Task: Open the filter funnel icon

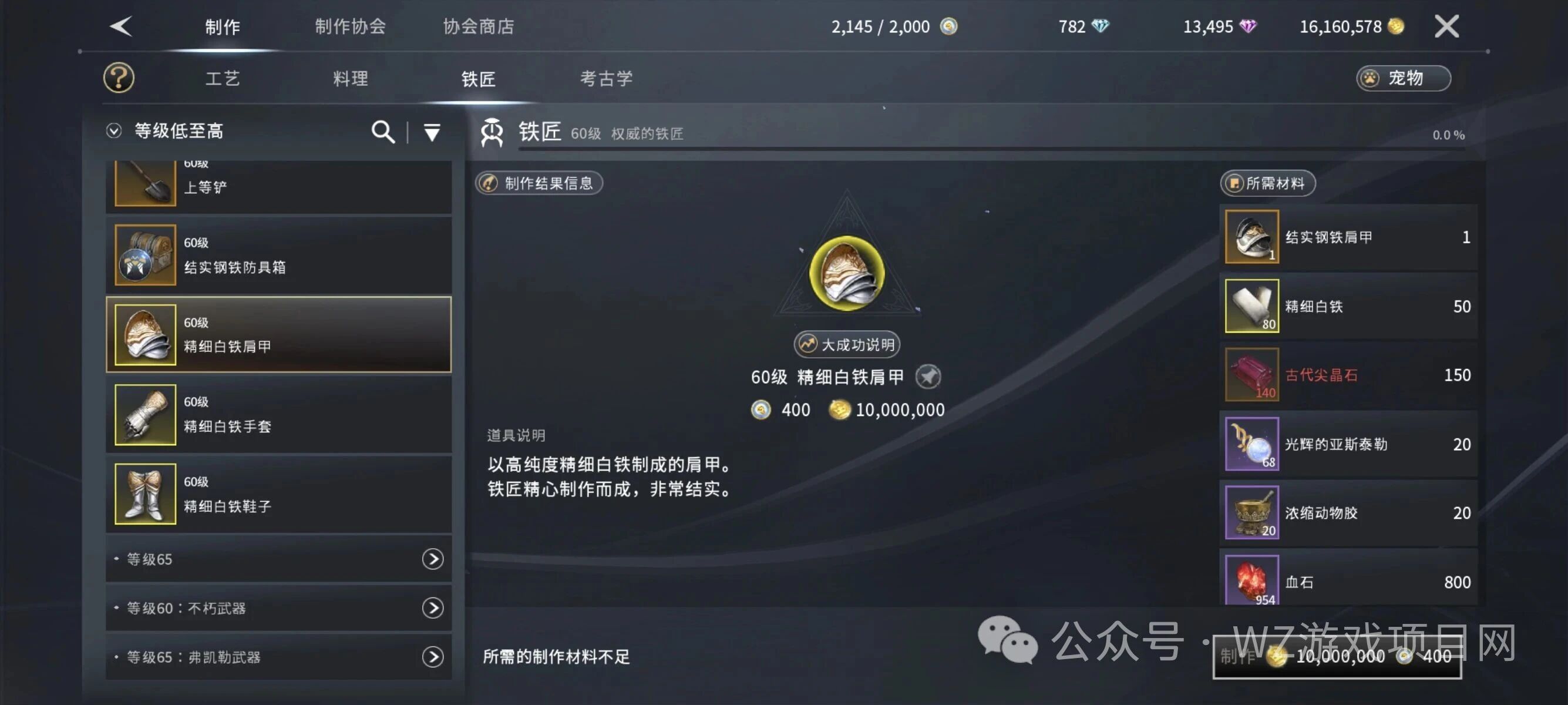Action: point(432,132)
